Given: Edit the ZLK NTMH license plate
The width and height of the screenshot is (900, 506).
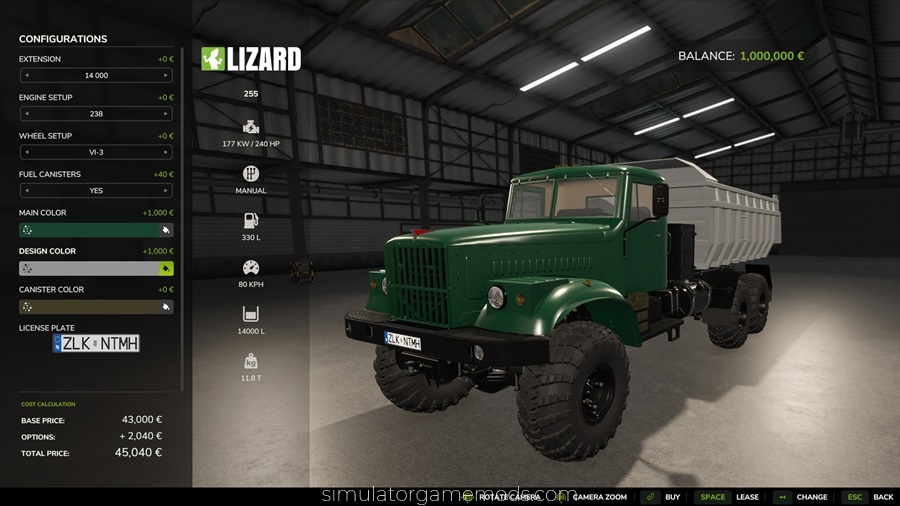Looking at the screenshot, I should 96,343.
